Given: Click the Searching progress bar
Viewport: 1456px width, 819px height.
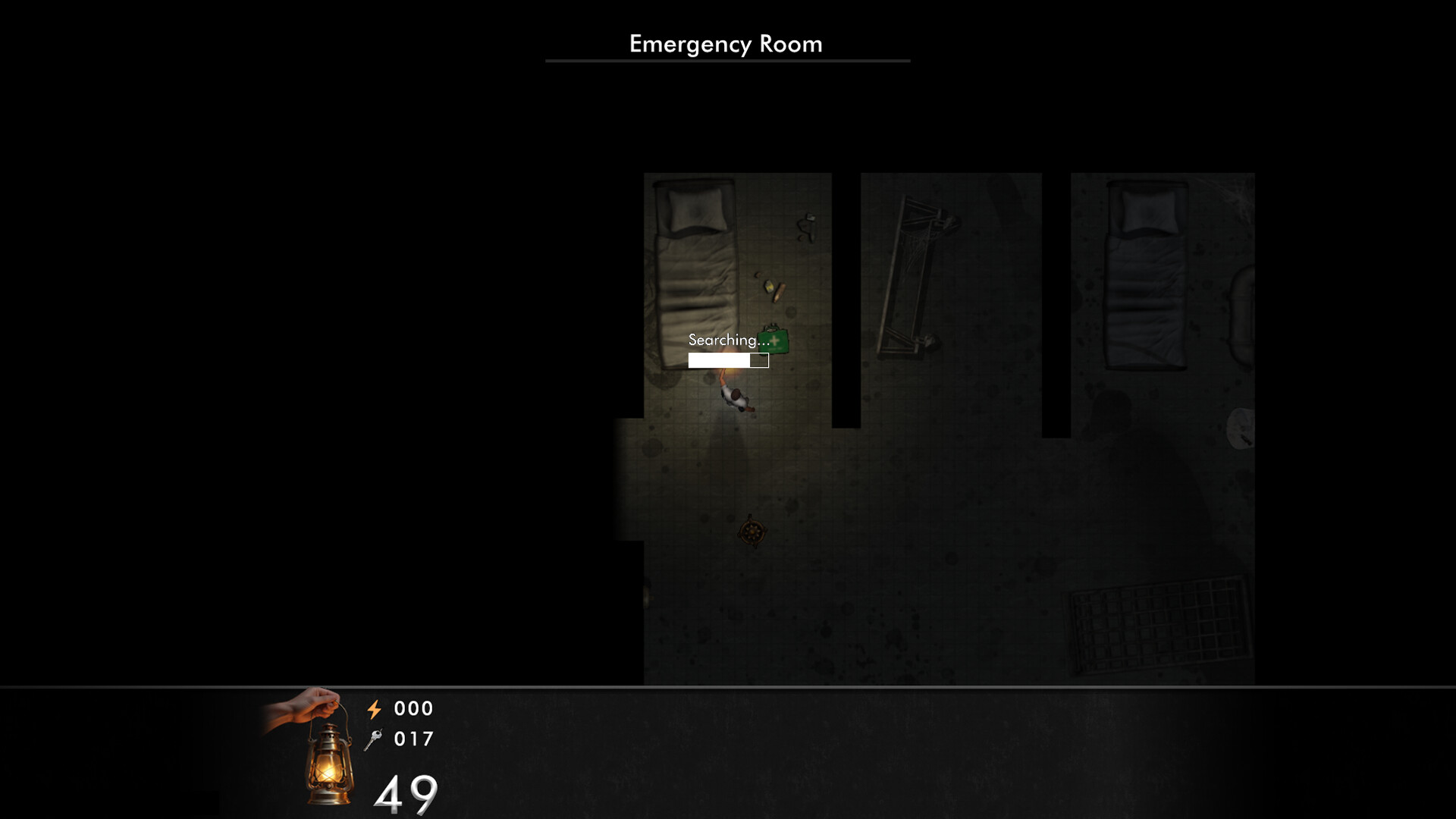Looking at the screenshot, I should coord(728,360).
